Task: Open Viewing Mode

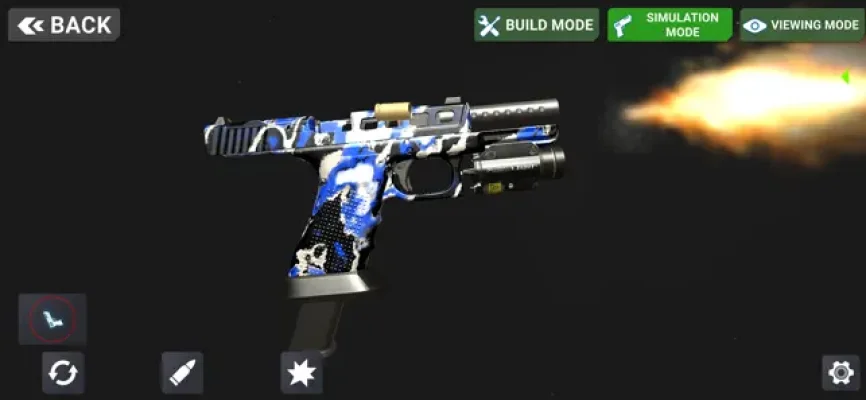Action: click(801, 25)
